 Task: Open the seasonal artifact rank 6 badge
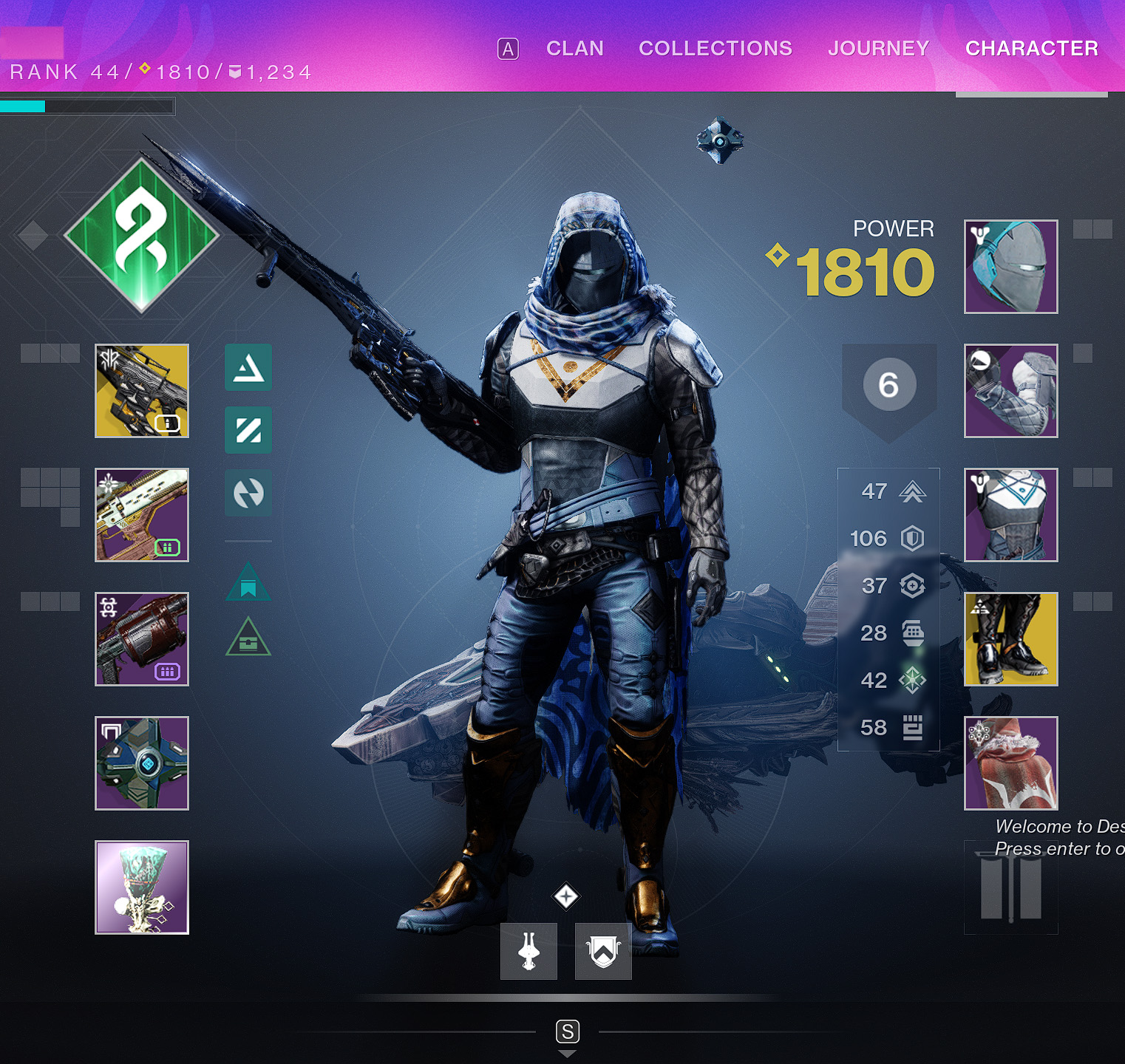coord(889,383)
